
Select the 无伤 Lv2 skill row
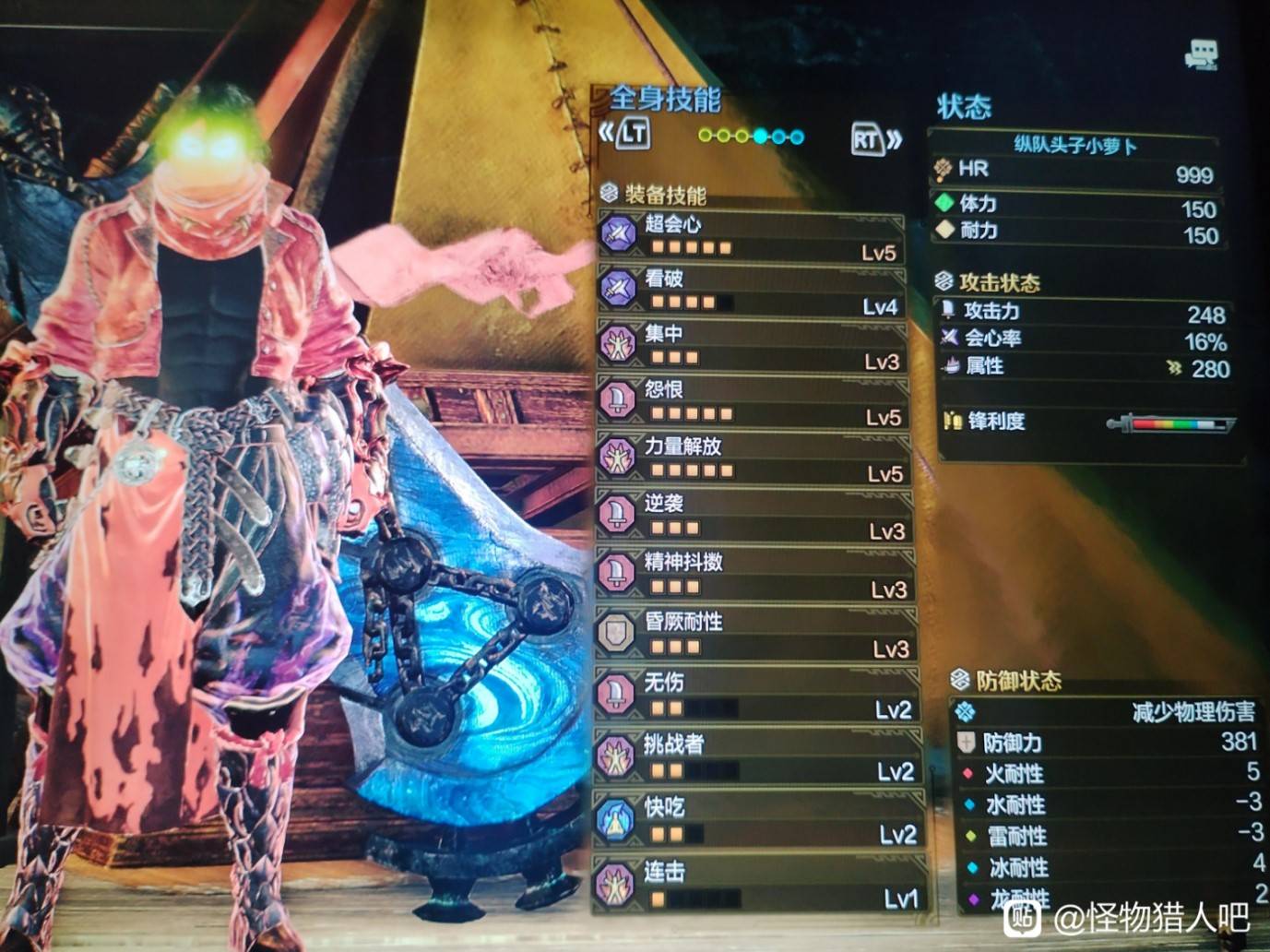[759, 695]
